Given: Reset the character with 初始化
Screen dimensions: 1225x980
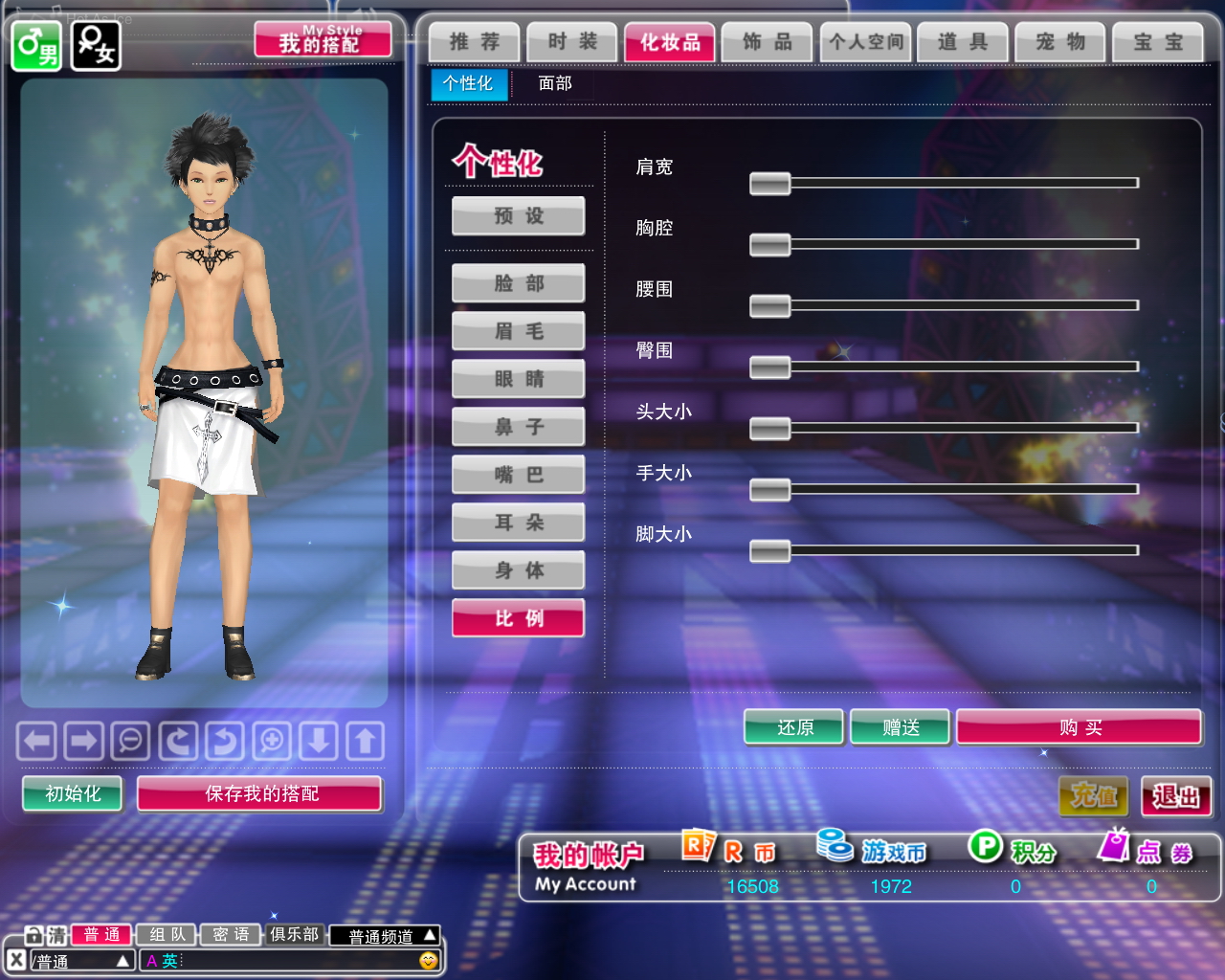Looking at the screenshot, I should (73, 793).
